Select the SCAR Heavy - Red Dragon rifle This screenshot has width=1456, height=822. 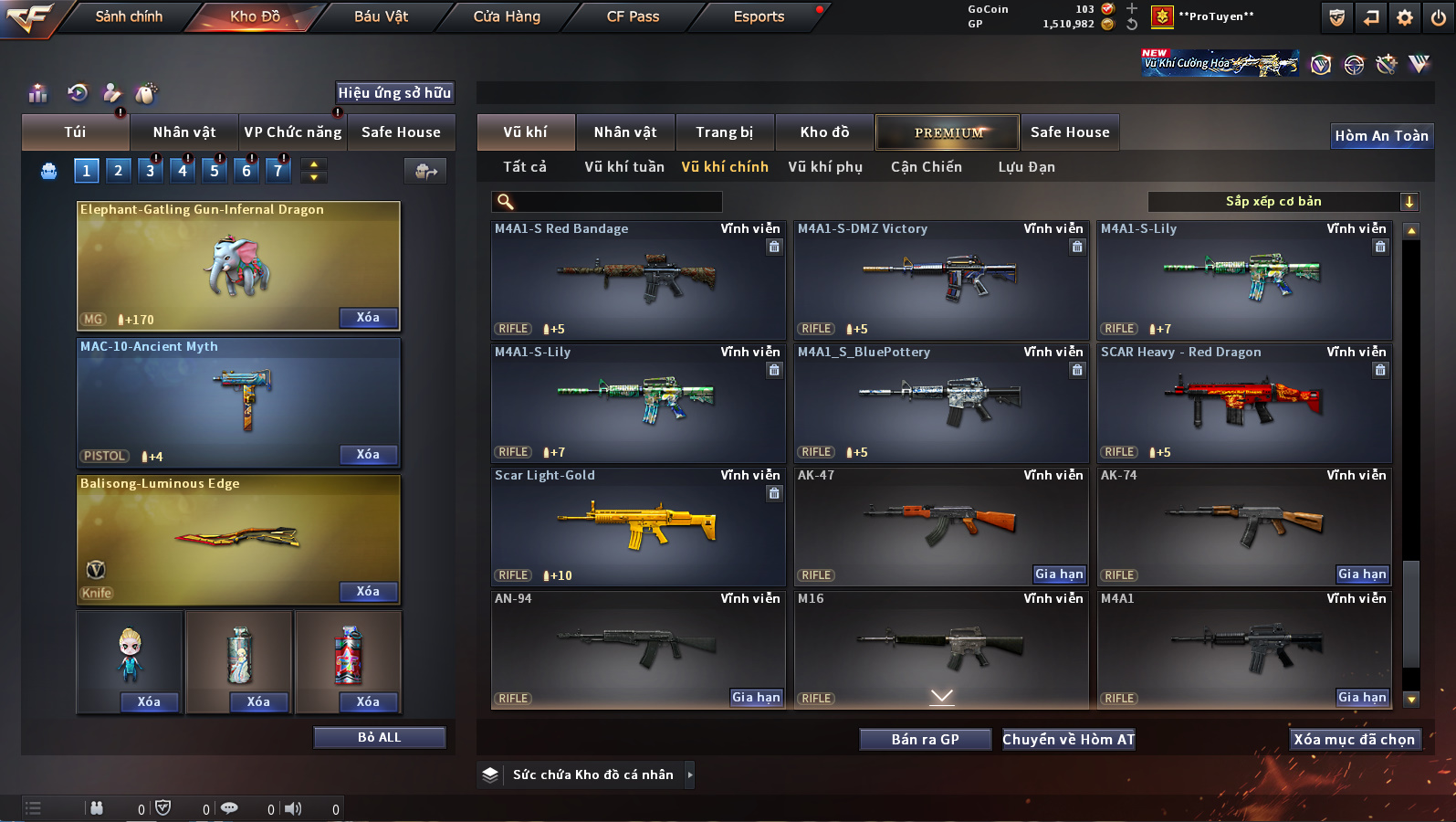tap(1243, 404)
